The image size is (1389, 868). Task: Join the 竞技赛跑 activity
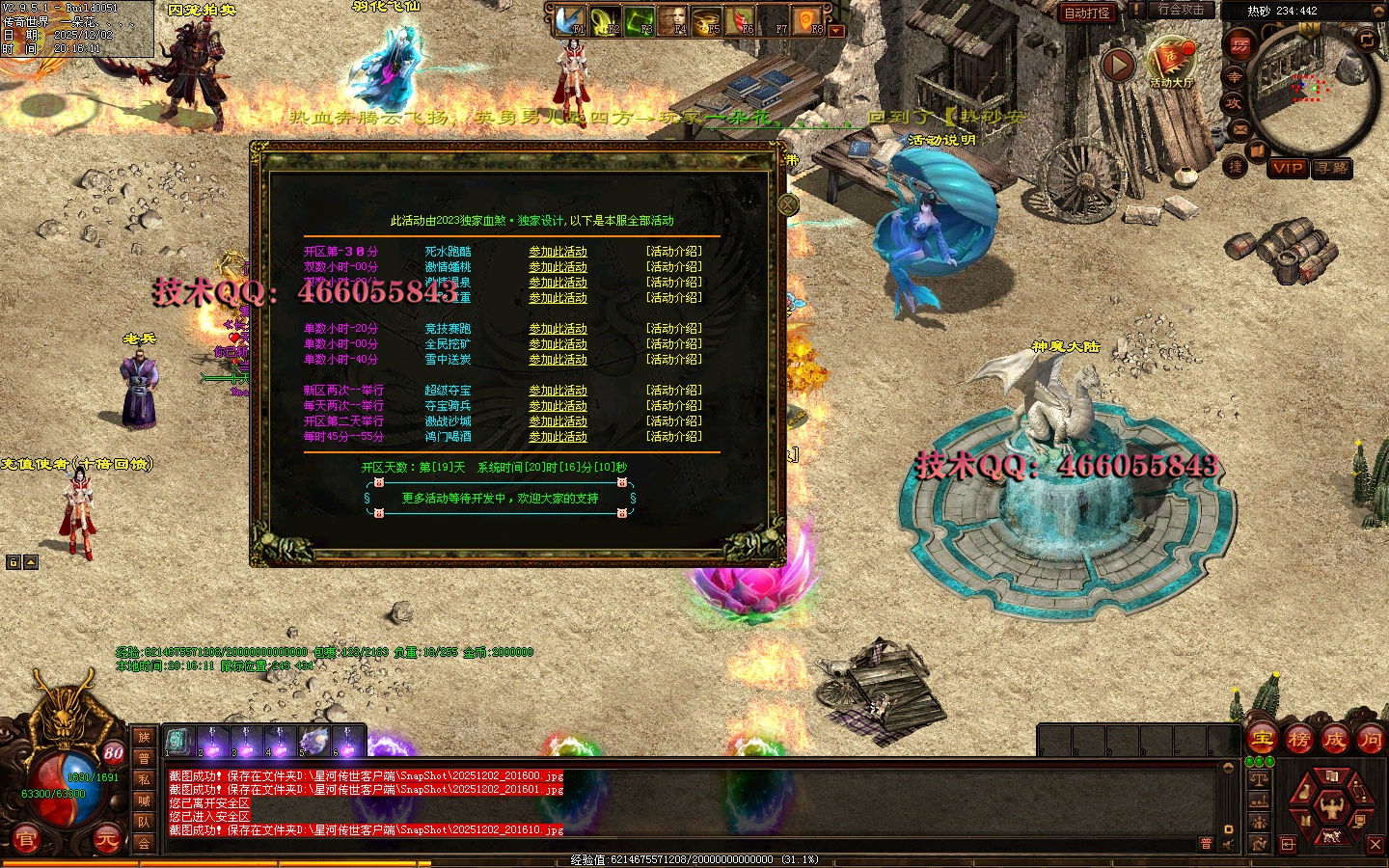(558, 329)
